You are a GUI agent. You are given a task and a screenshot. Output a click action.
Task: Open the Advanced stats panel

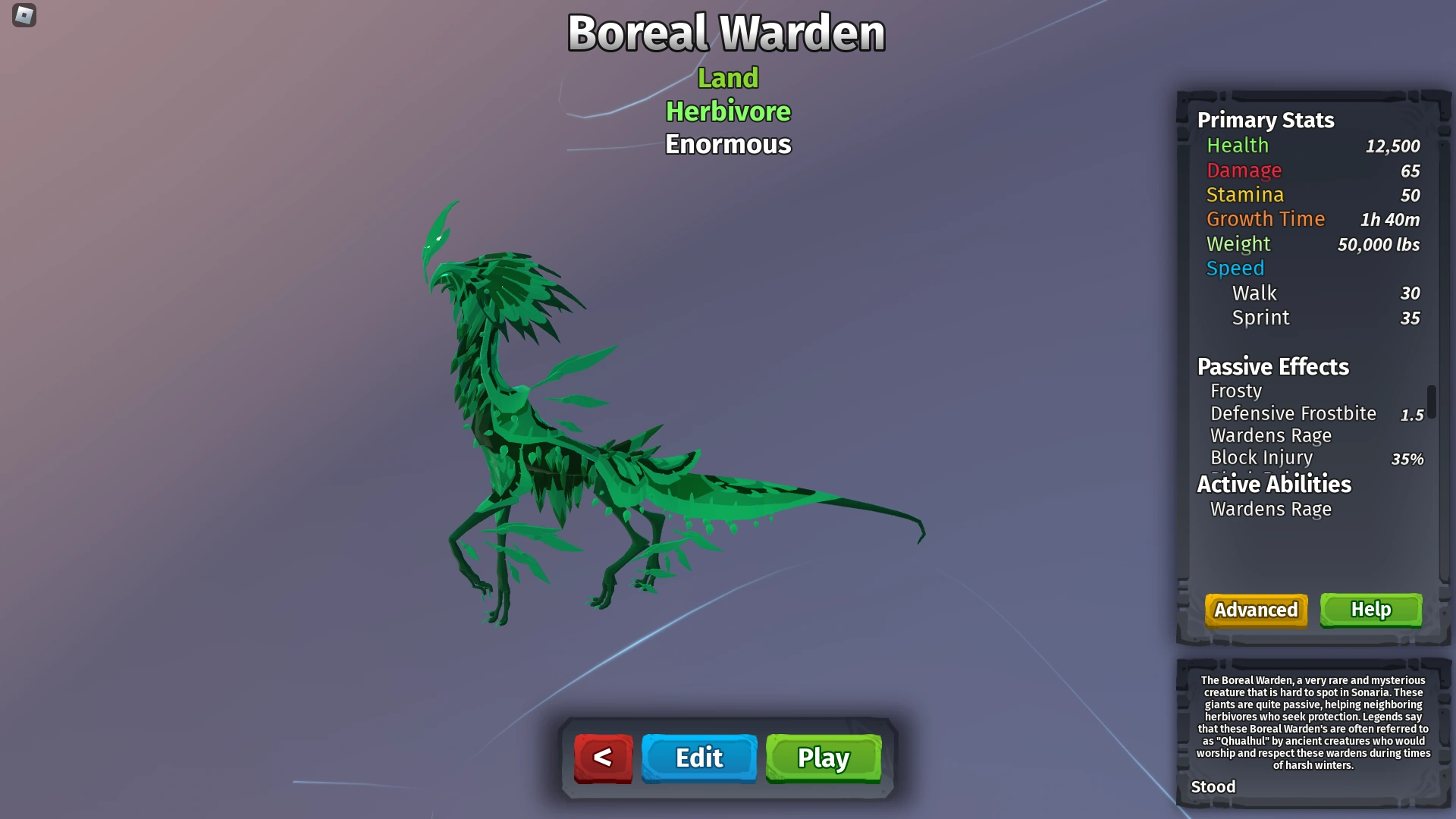point(1255,610)
